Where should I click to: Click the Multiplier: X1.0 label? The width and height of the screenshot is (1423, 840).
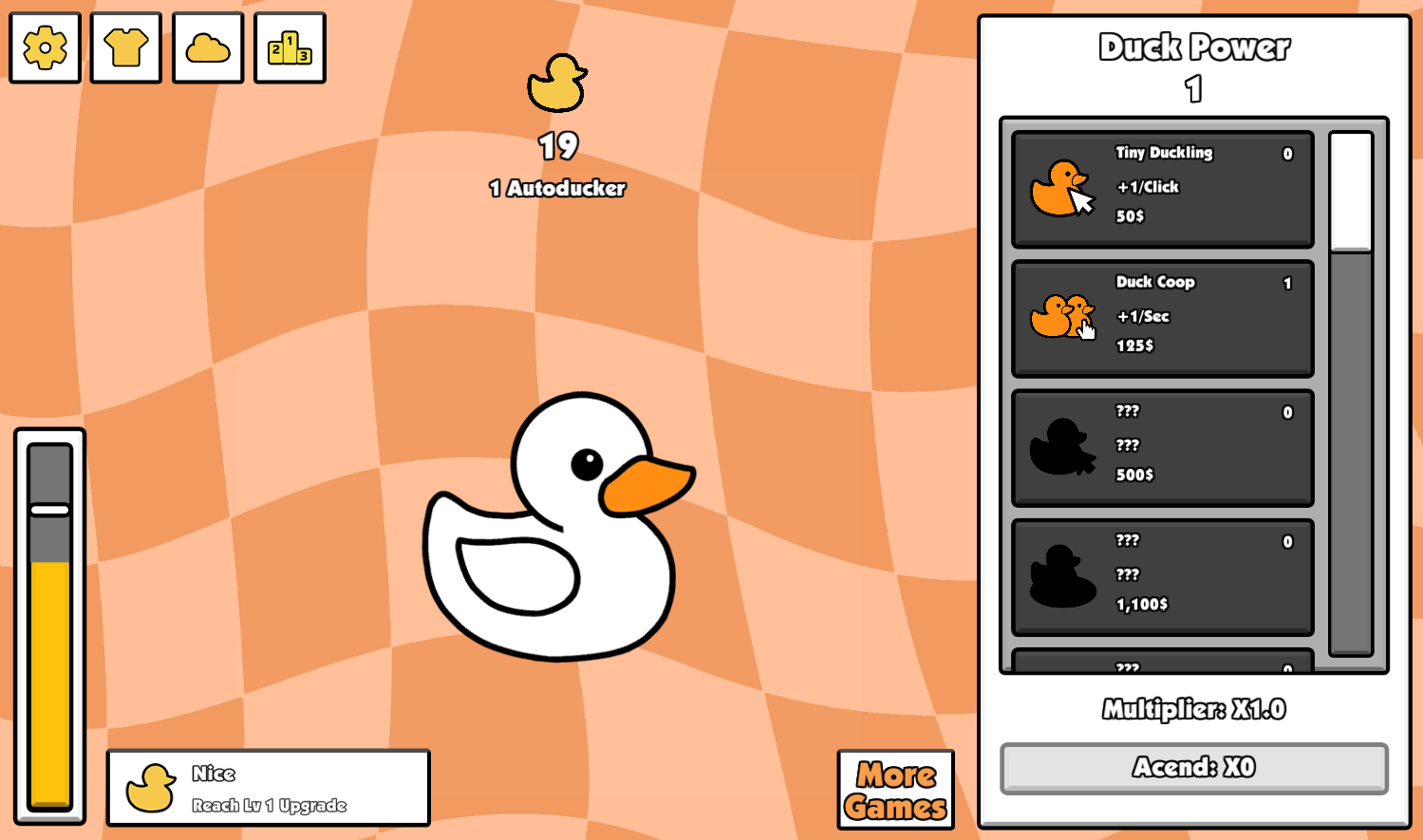tap(1194, 709)
